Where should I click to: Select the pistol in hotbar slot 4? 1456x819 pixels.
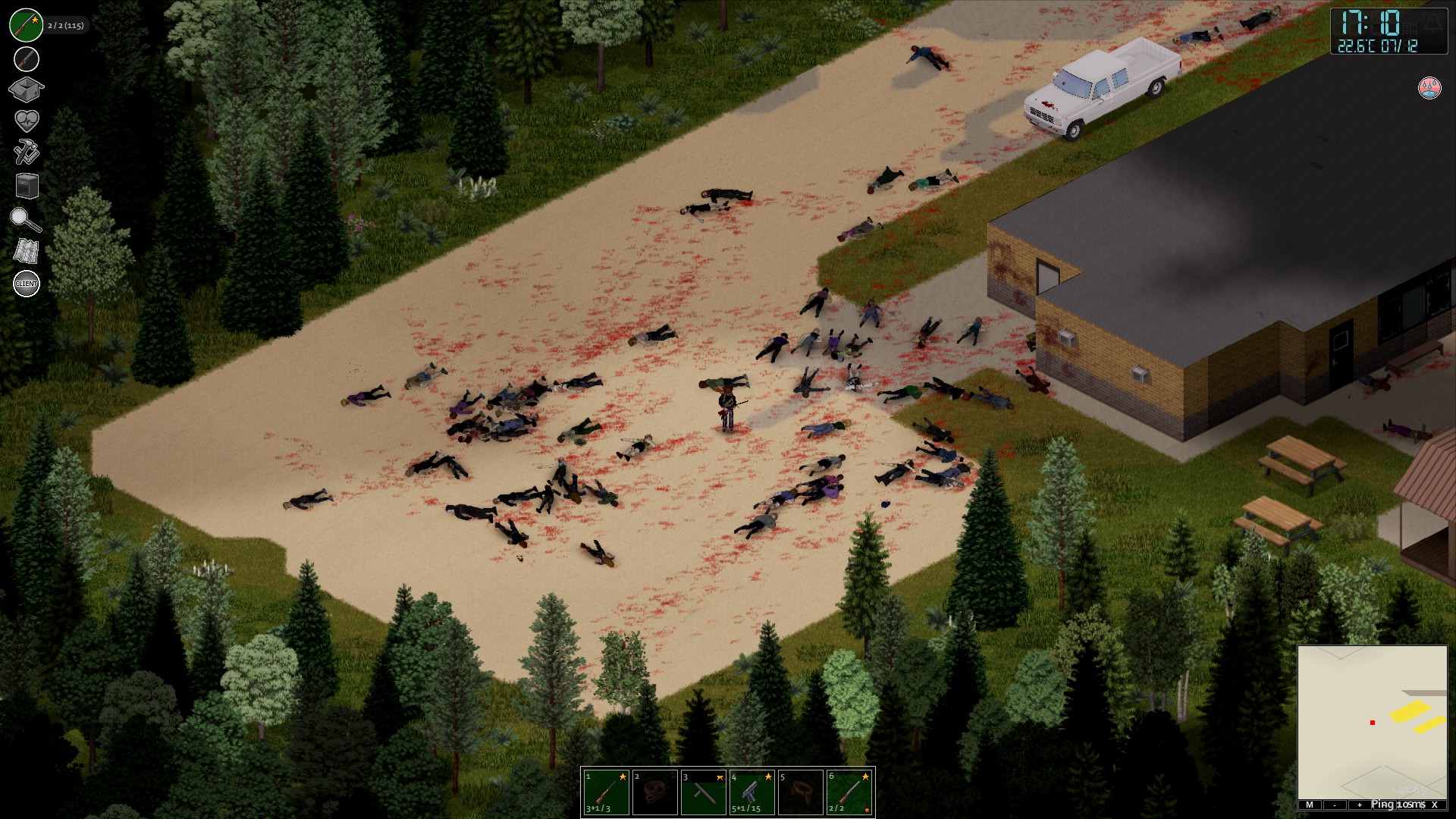point(752,792)
